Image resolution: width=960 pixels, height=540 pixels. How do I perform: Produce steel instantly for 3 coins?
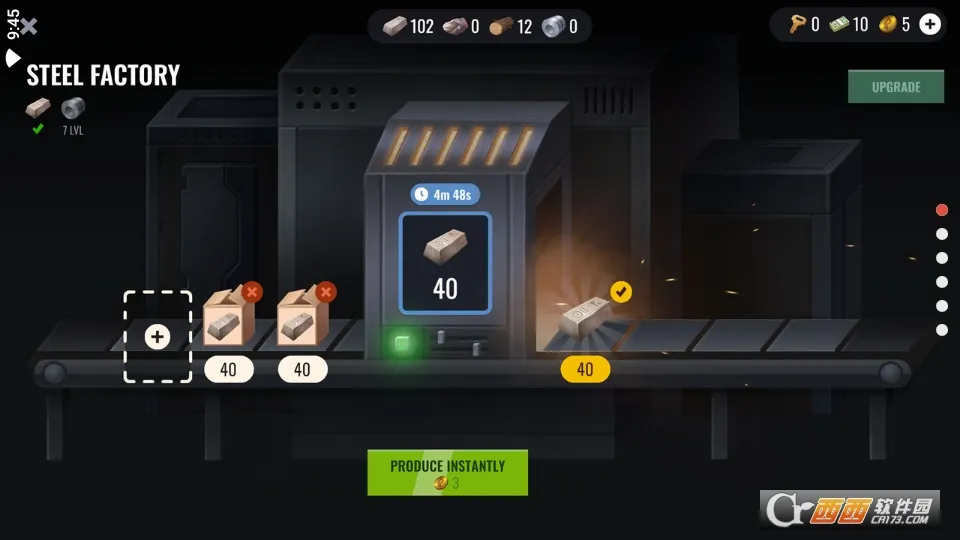tap(447, 473)
